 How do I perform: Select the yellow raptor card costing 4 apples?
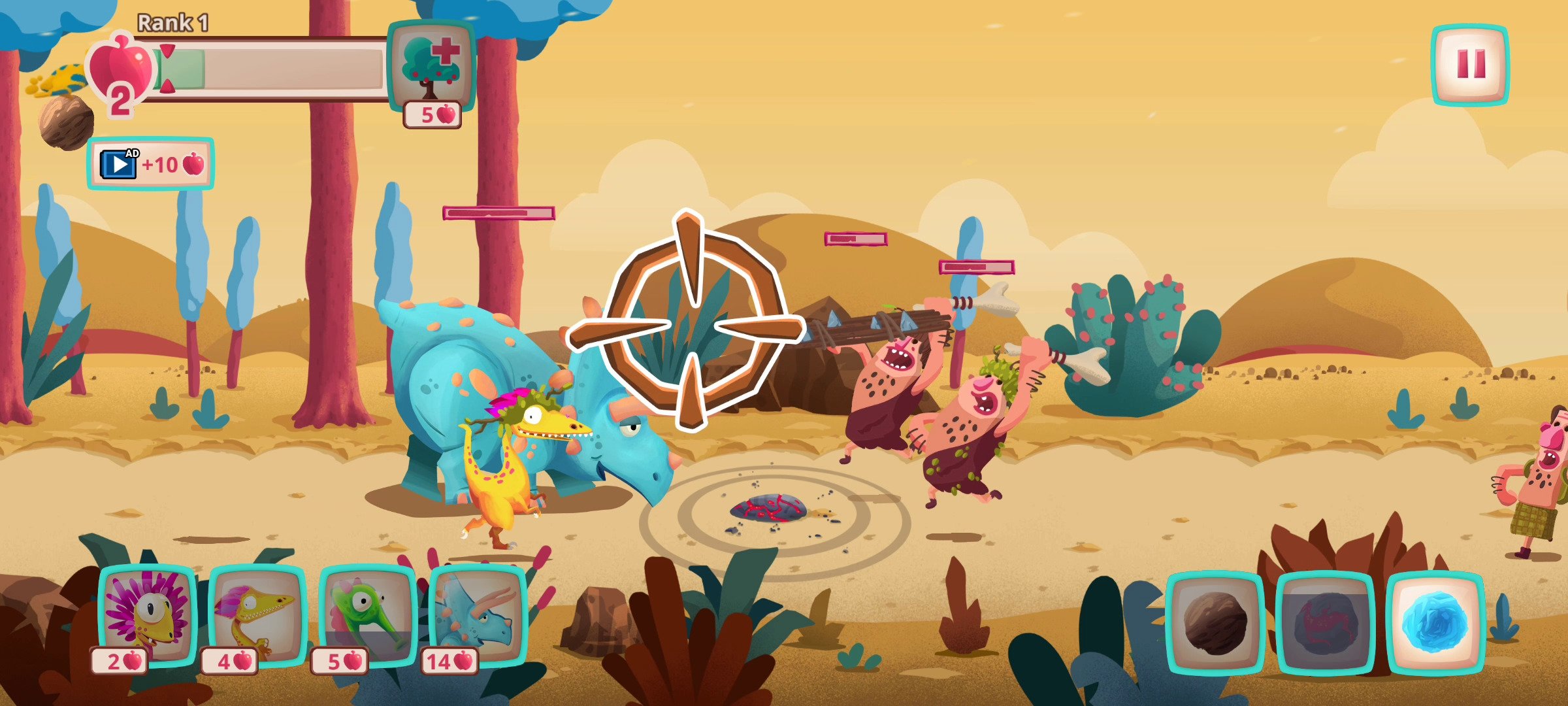pyautogui.click(x=258, y=618)
